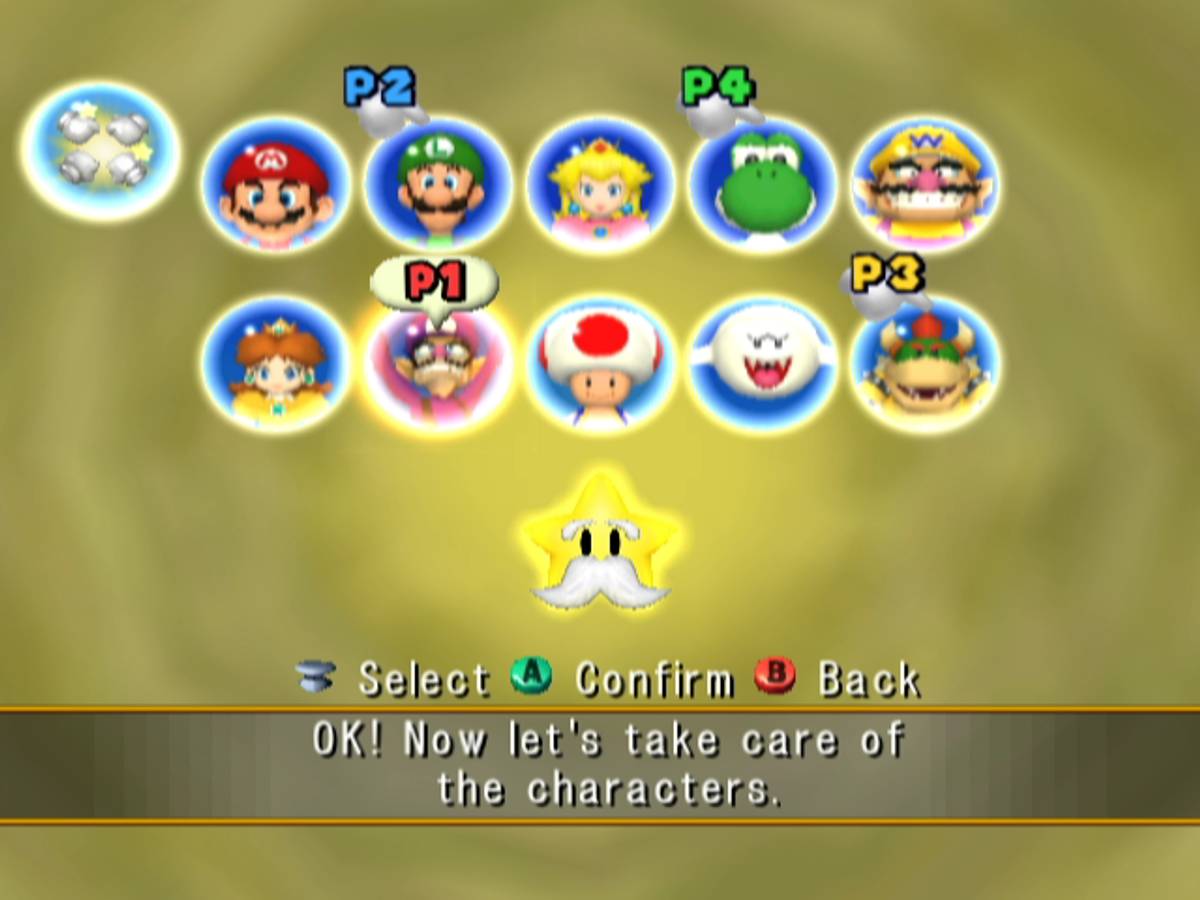Pick the Princess Peach portrait
This screenshot has width=1200, height=900.
click(601, 185)
